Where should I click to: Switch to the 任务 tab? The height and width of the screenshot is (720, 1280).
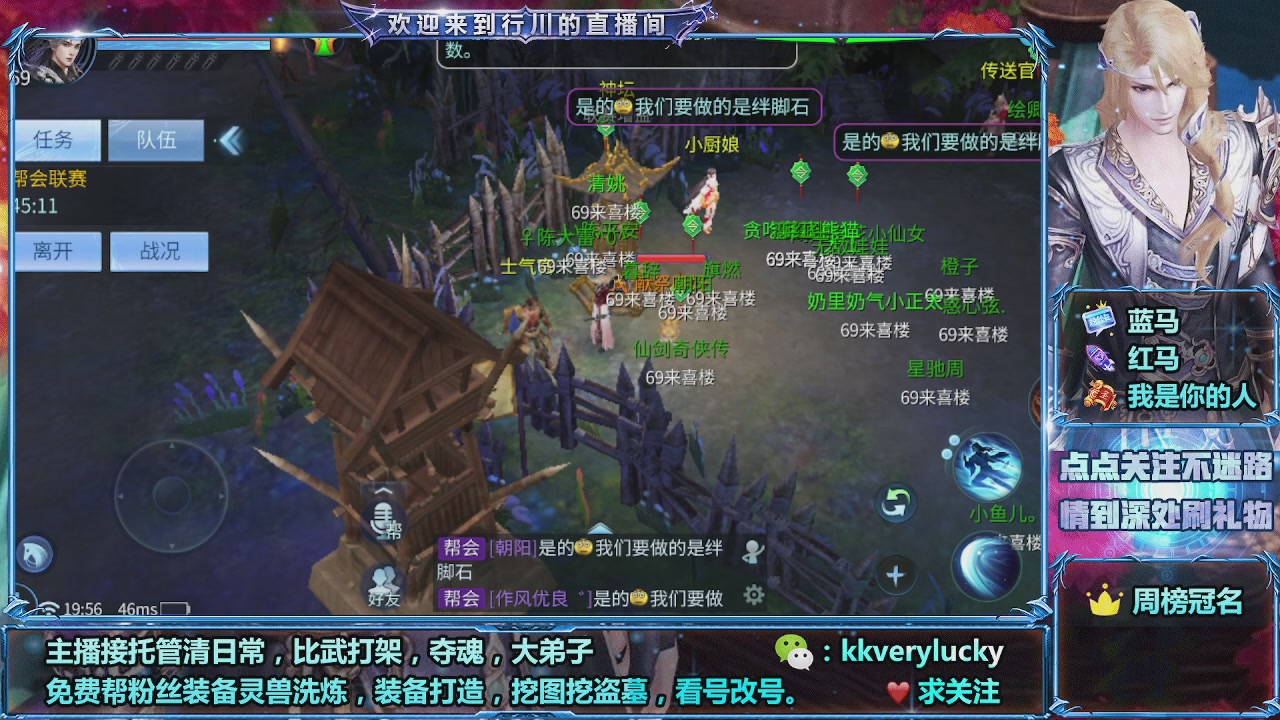[x=57, y=140]
